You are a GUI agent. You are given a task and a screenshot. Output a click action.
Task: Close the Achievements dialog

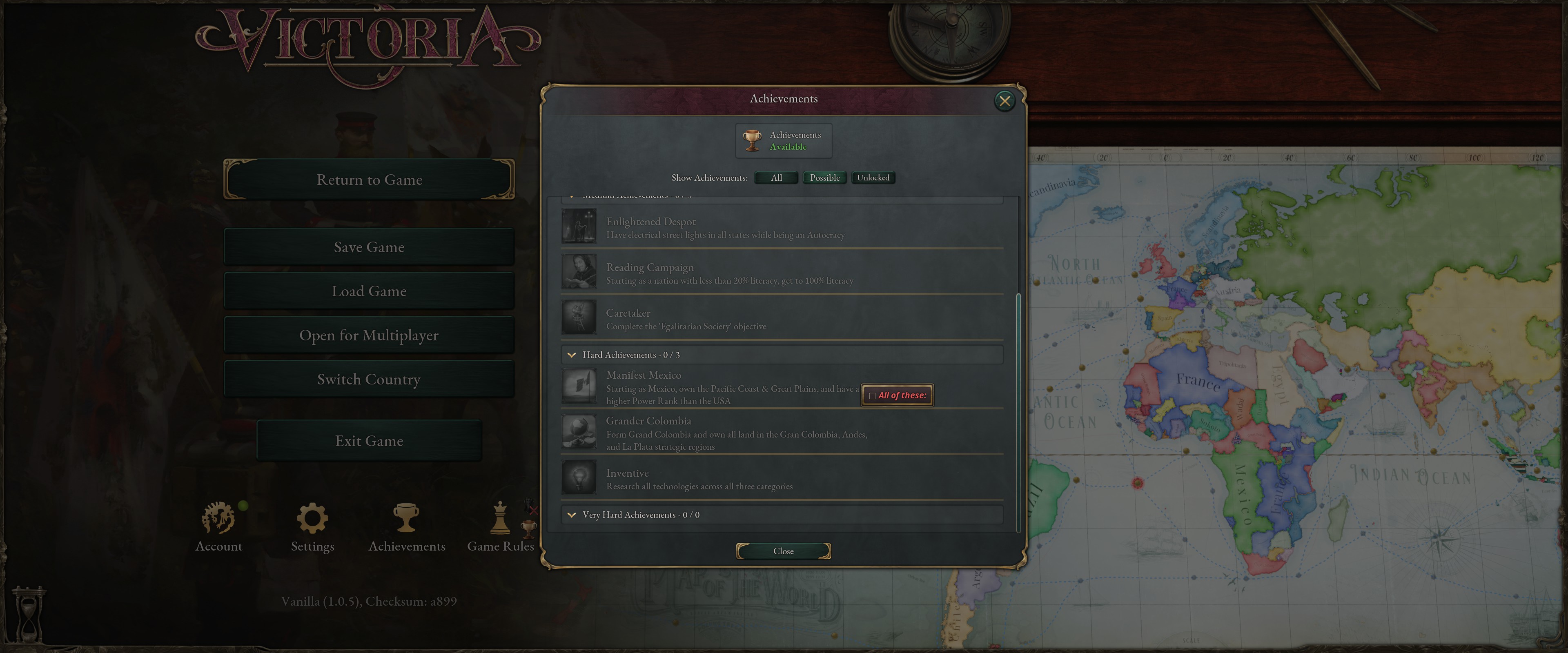(1005, 100)
